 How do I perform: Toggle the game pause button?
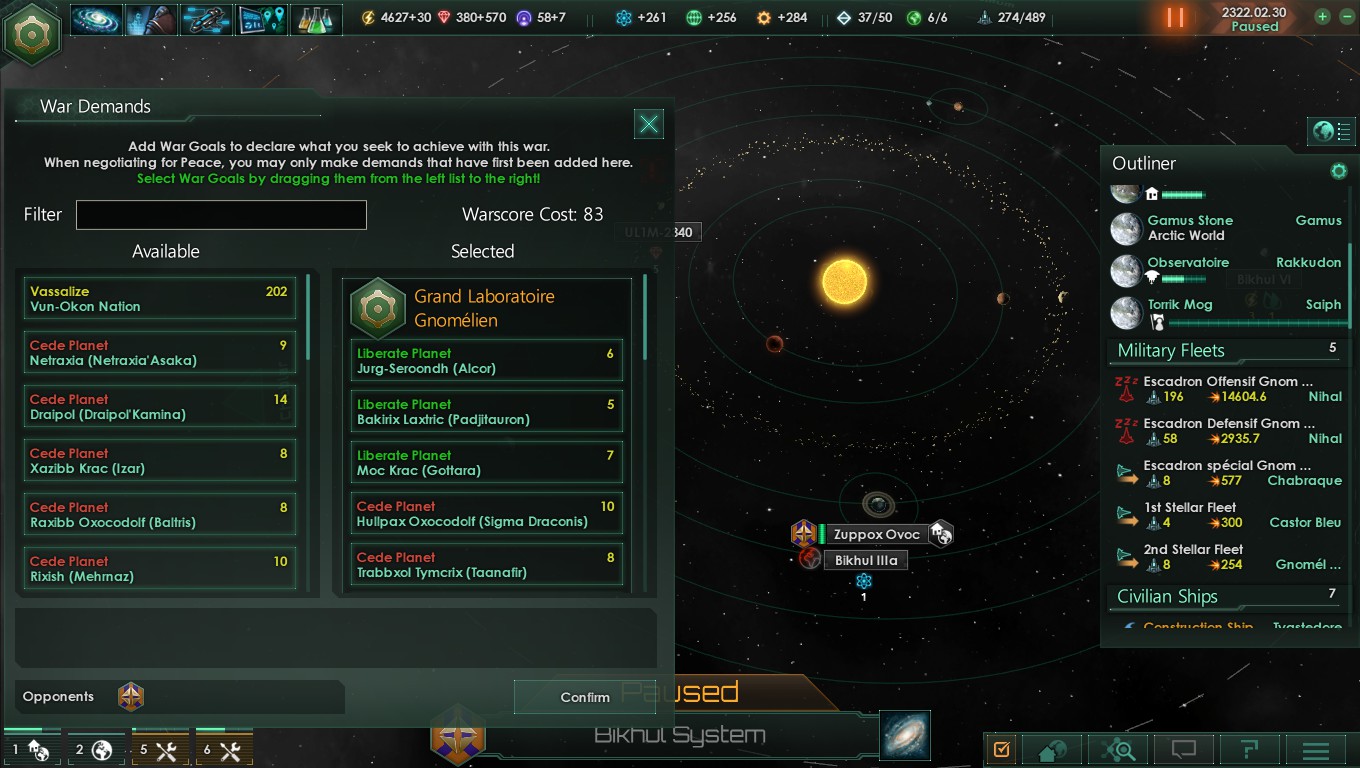(x=1175, y=18)
